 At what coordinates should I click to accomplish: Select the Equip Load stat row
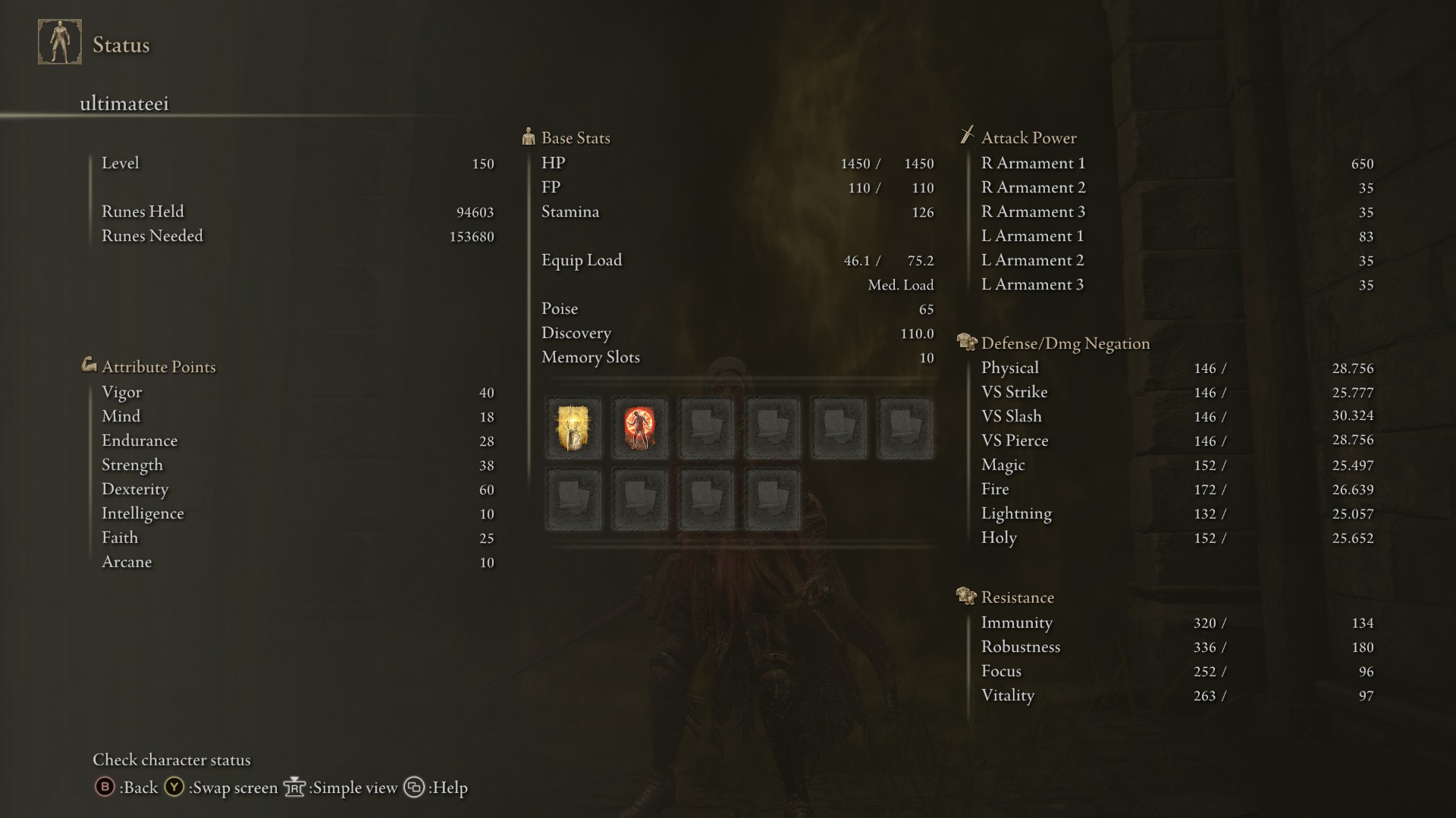(737, 260)
